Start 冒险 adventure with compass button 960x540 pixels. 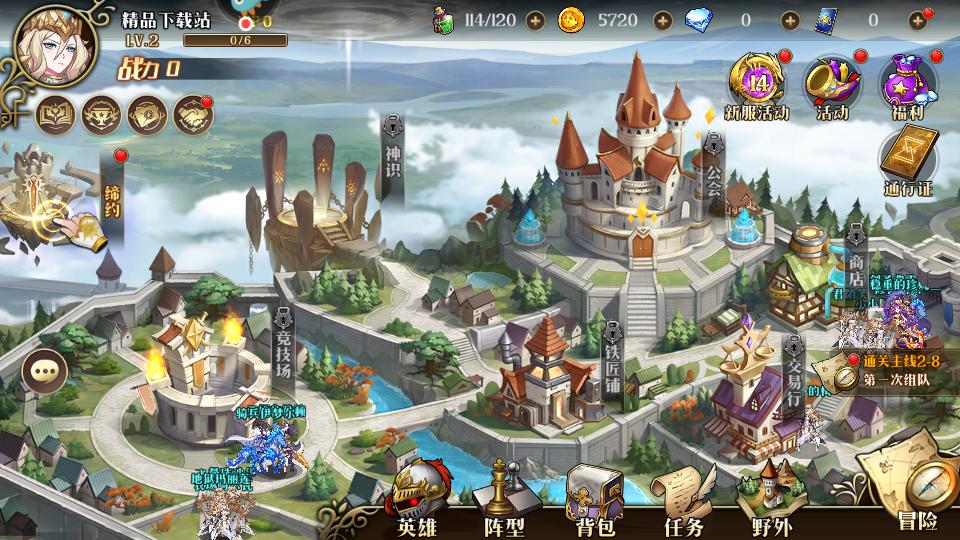click(915, 492)
